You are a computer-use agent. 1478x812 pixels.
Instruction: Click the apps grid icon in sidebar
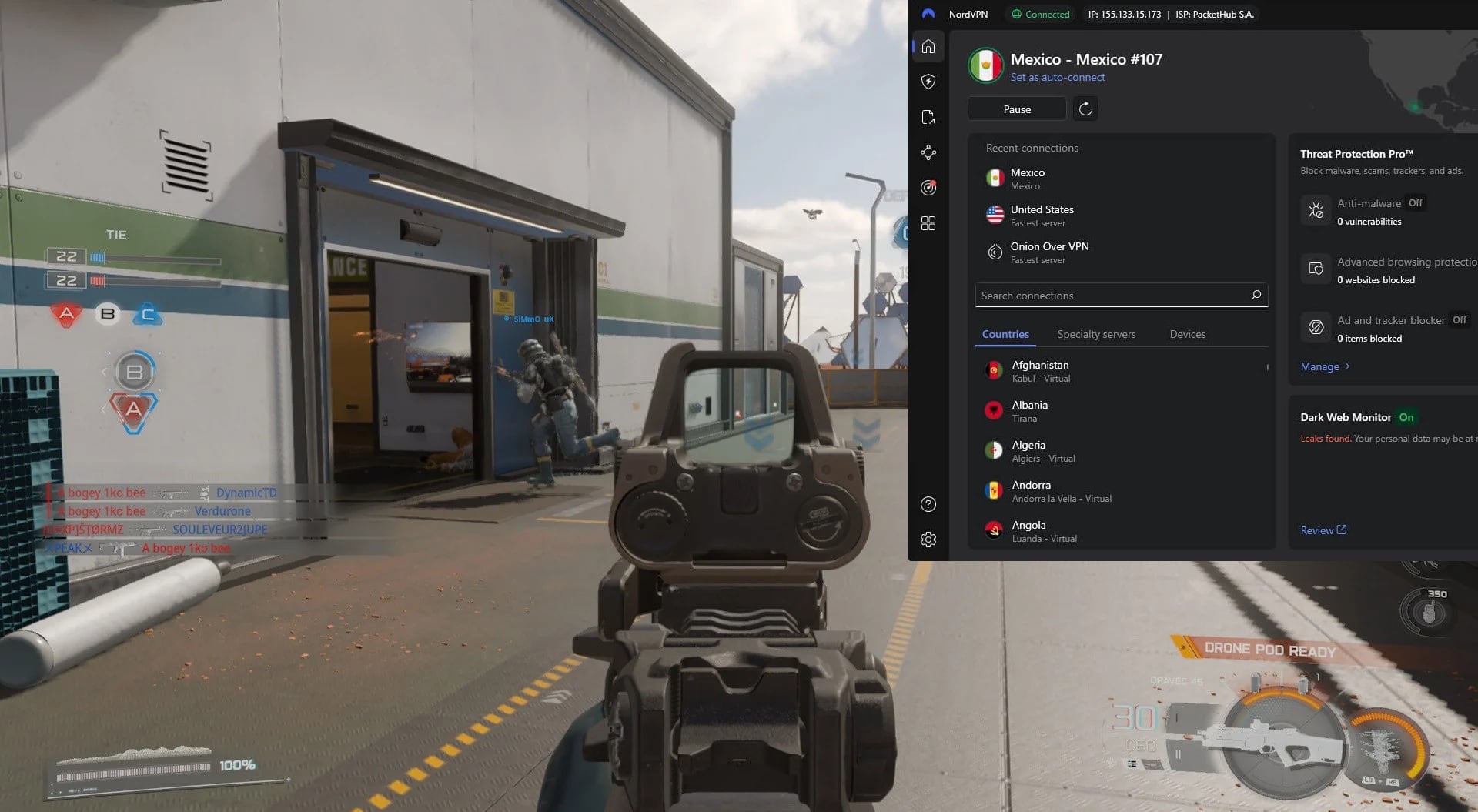pyautogui.click(x=928, y=222)
